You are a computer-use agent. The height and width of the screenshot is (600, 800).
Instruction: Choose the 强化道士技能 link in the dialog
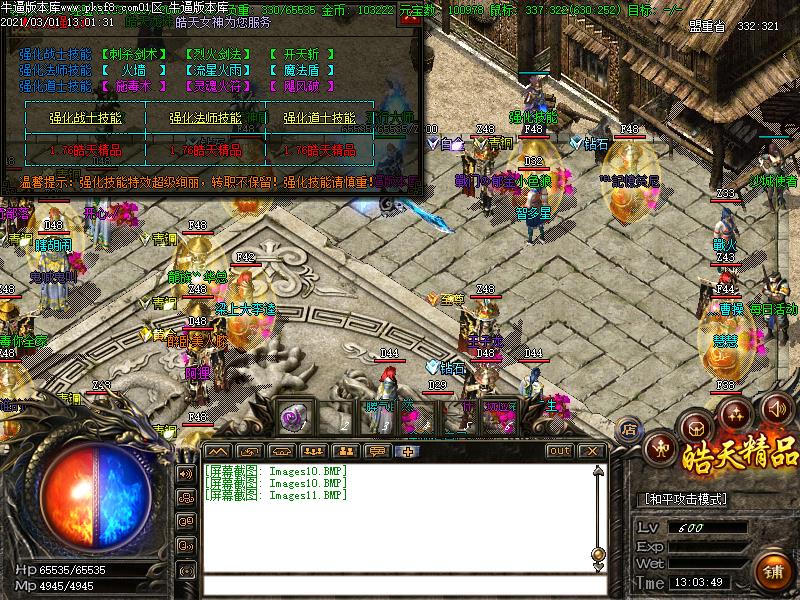pos(319,118)
